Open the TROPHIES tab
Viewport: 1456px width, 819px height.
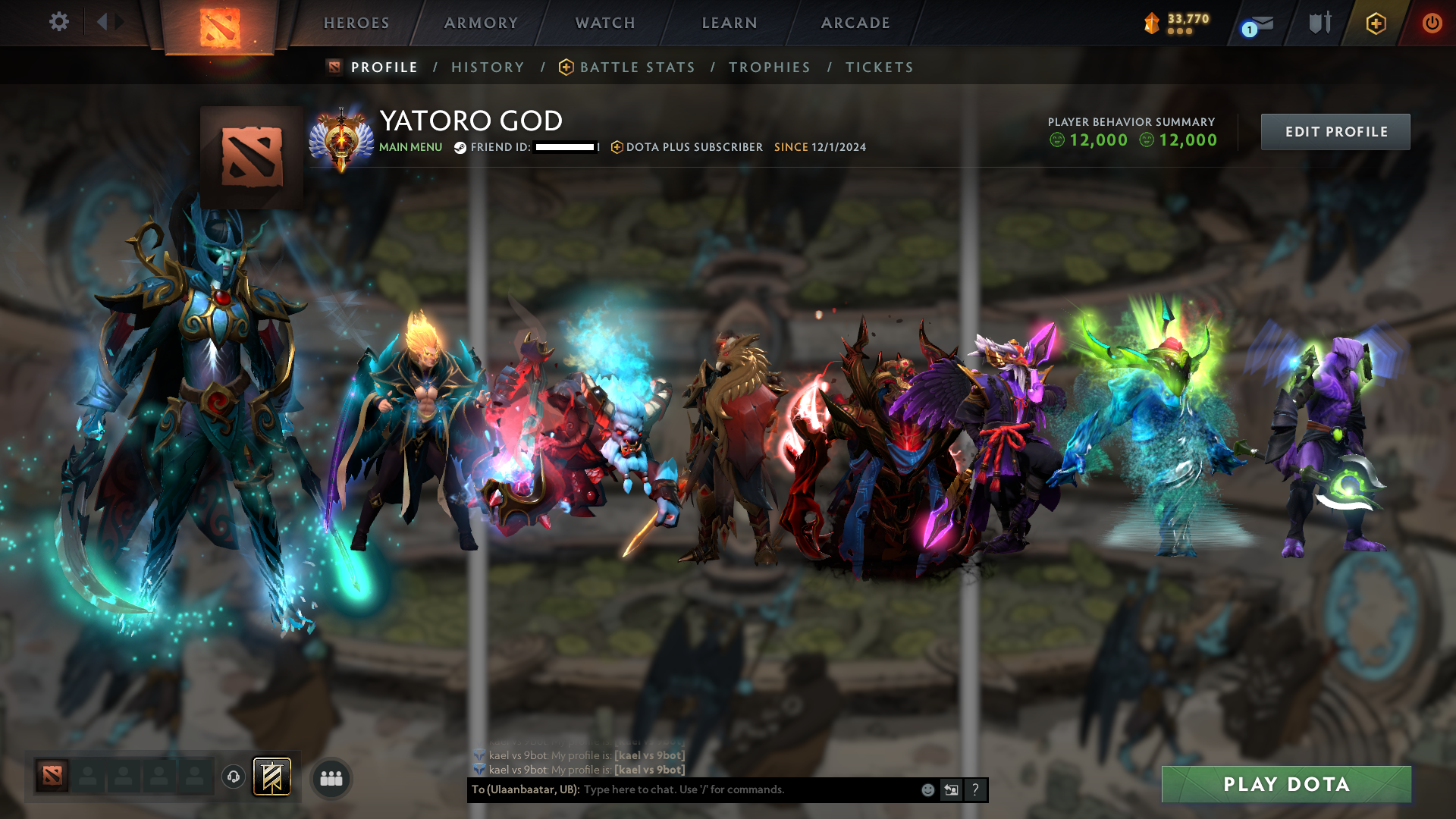[x=769, y=67]
